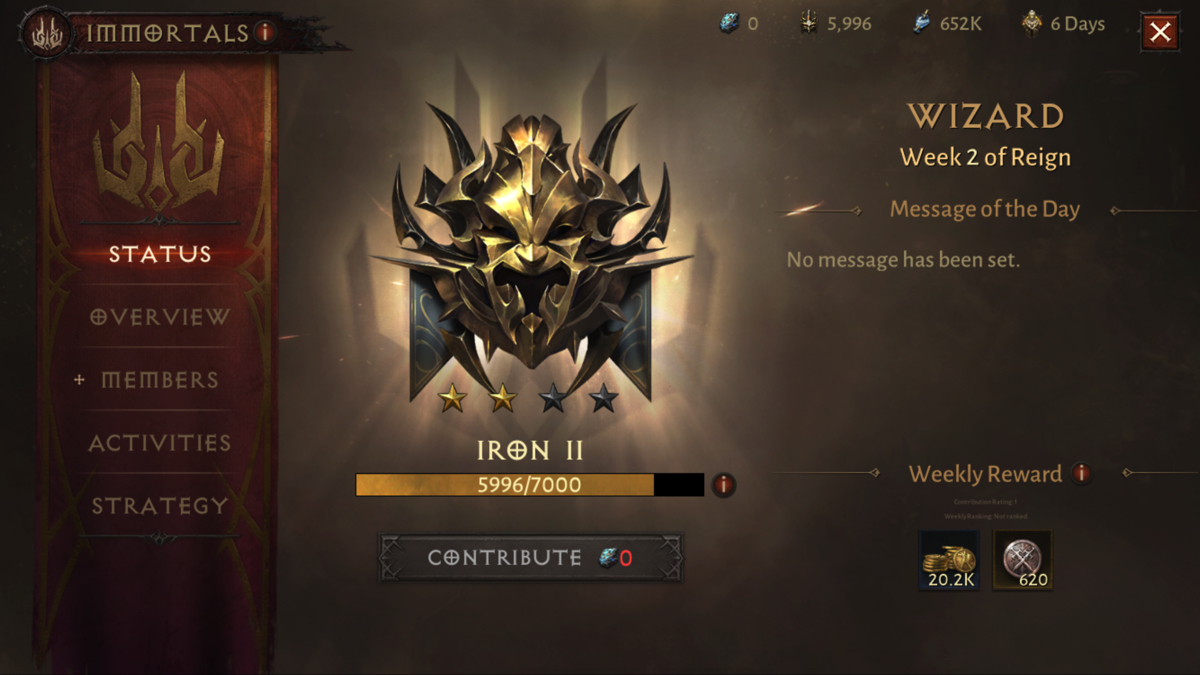Image resolution: width=1200 pixels, height=675 pixels.
Task: Inspect the 20.2K gold weekly reward
Action: tap(949, 561)
